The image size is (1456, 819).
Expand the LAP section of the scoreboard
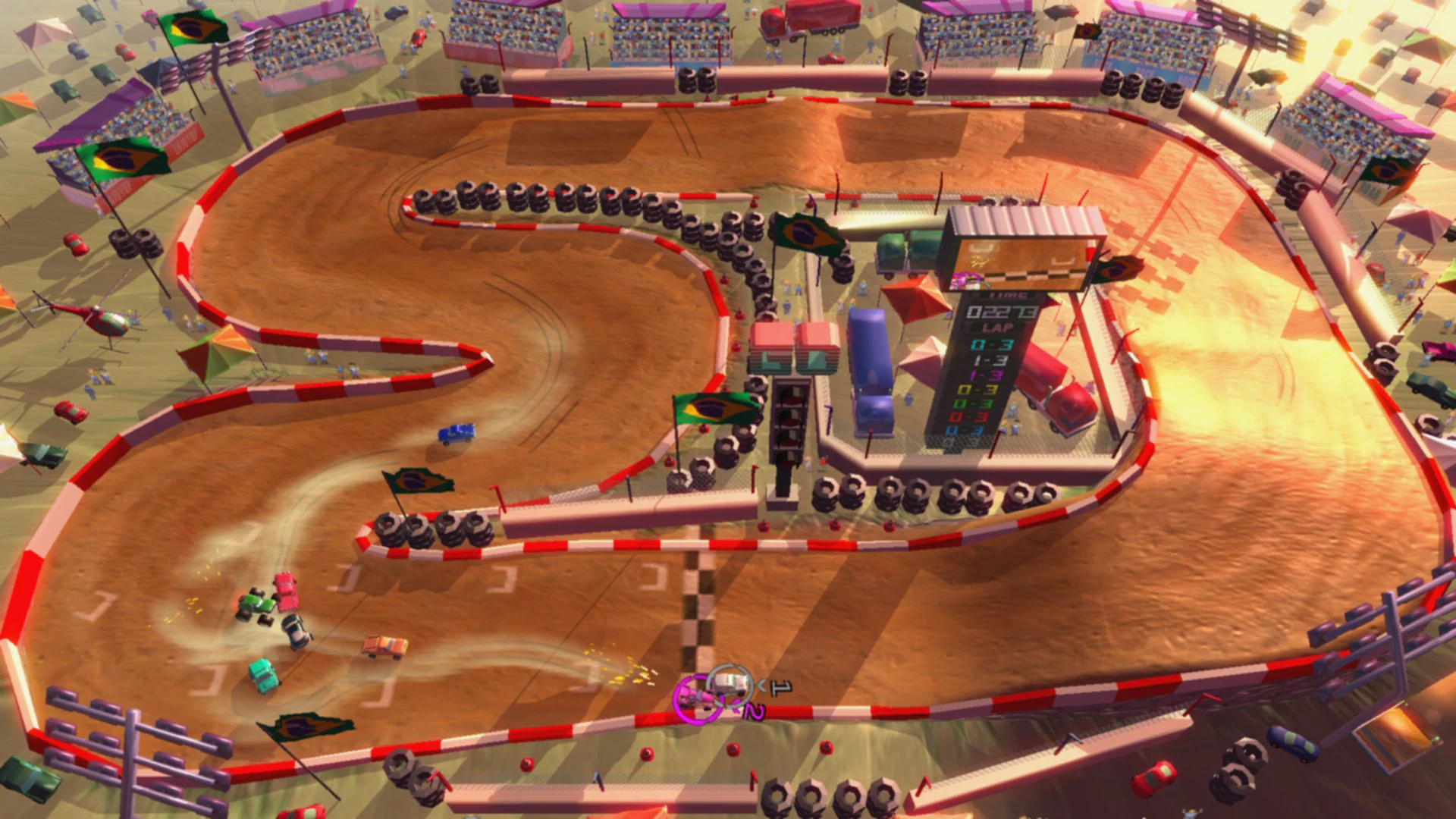click(x=997, y=328)
